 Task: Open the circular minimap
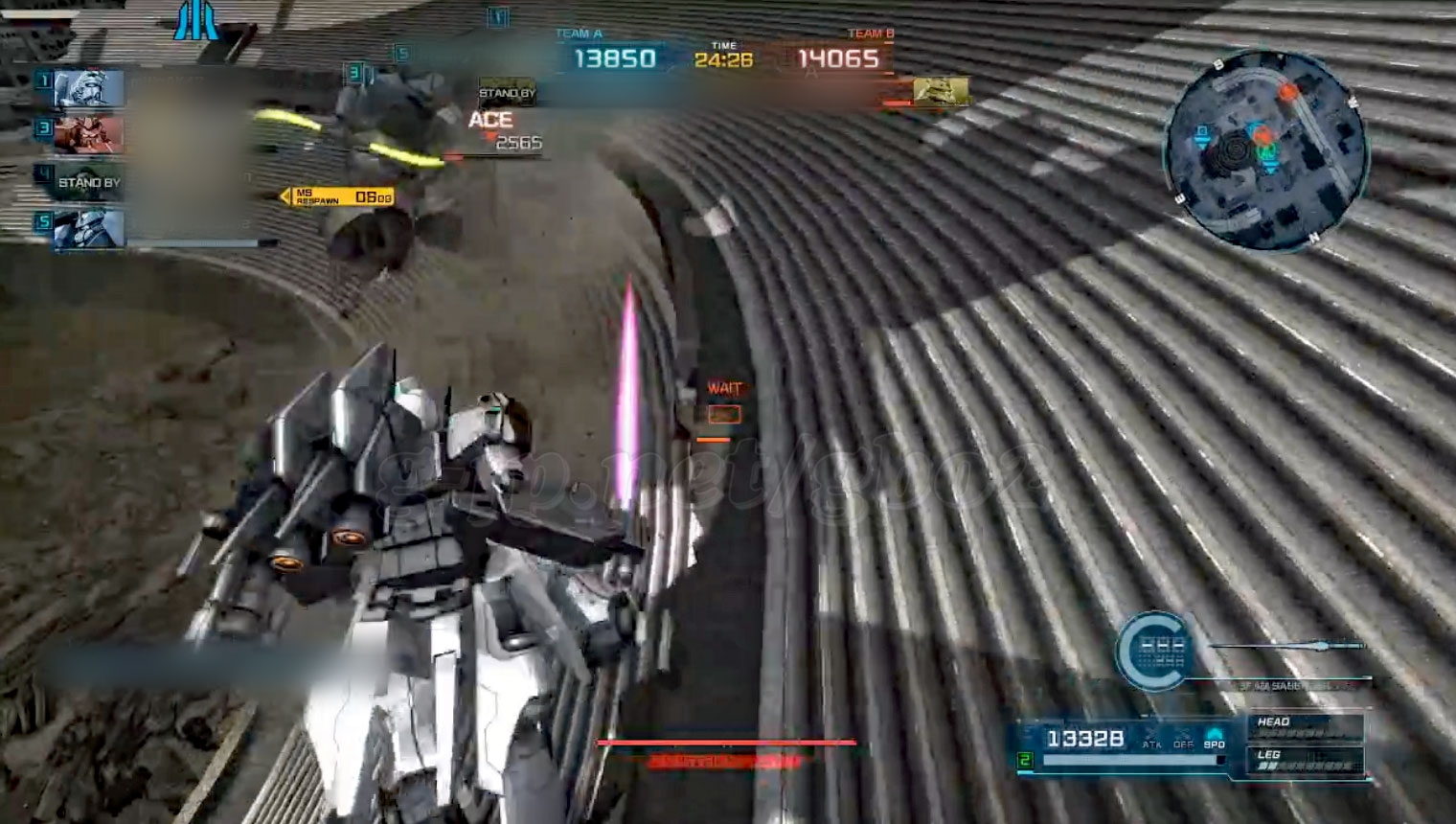(1264, 151)
